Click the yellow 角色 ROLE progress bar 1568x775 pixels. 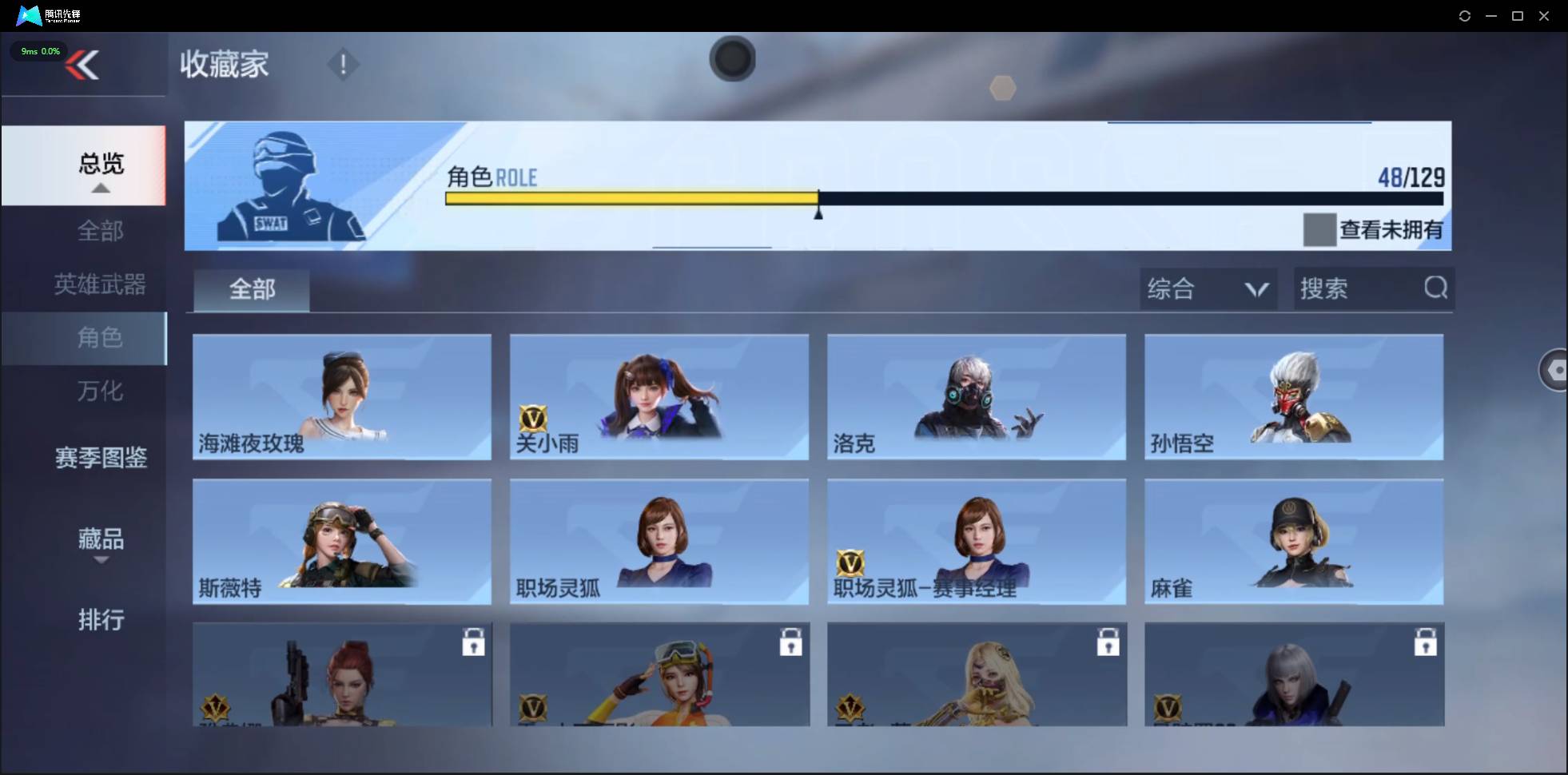point(631,199)
